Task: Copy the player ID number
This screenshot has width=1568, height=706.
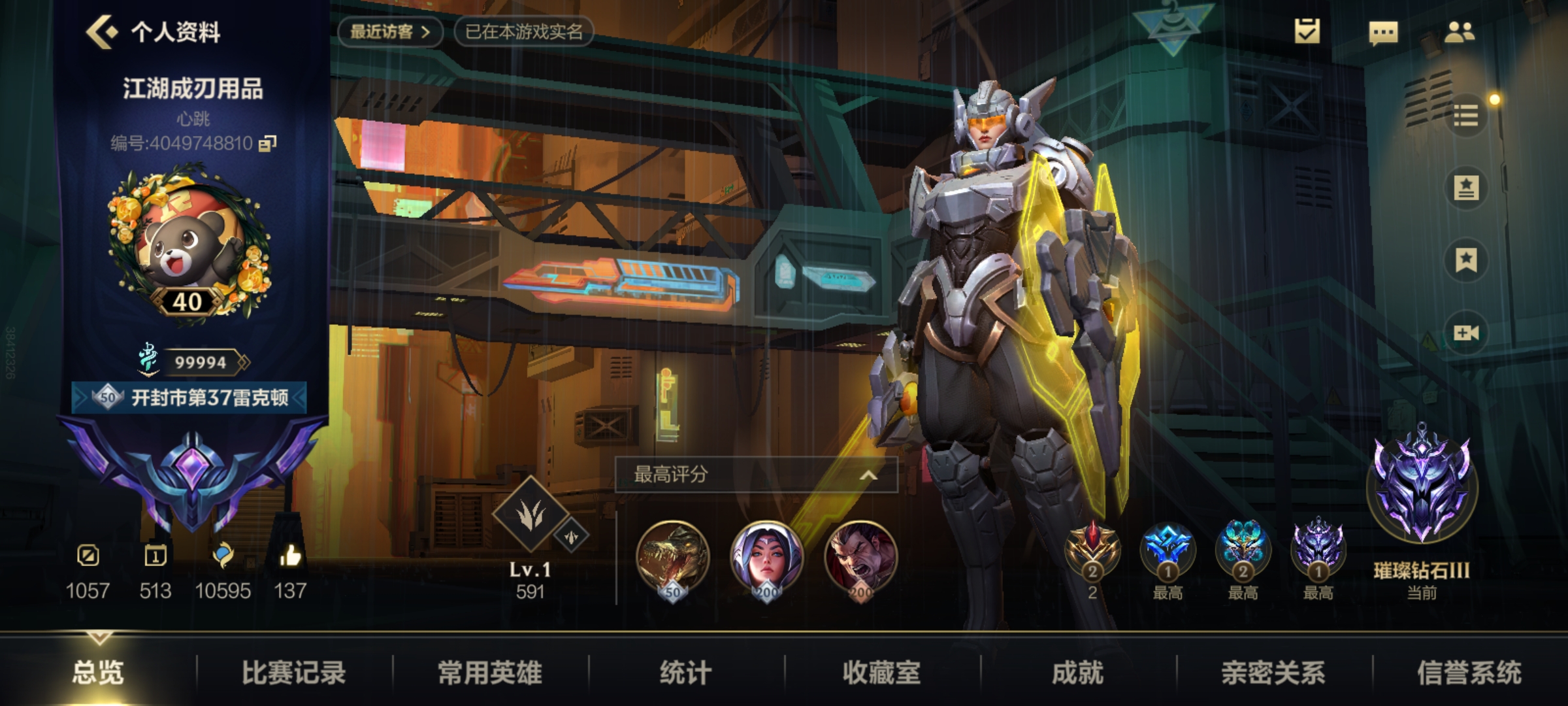Action: [268, 143]
